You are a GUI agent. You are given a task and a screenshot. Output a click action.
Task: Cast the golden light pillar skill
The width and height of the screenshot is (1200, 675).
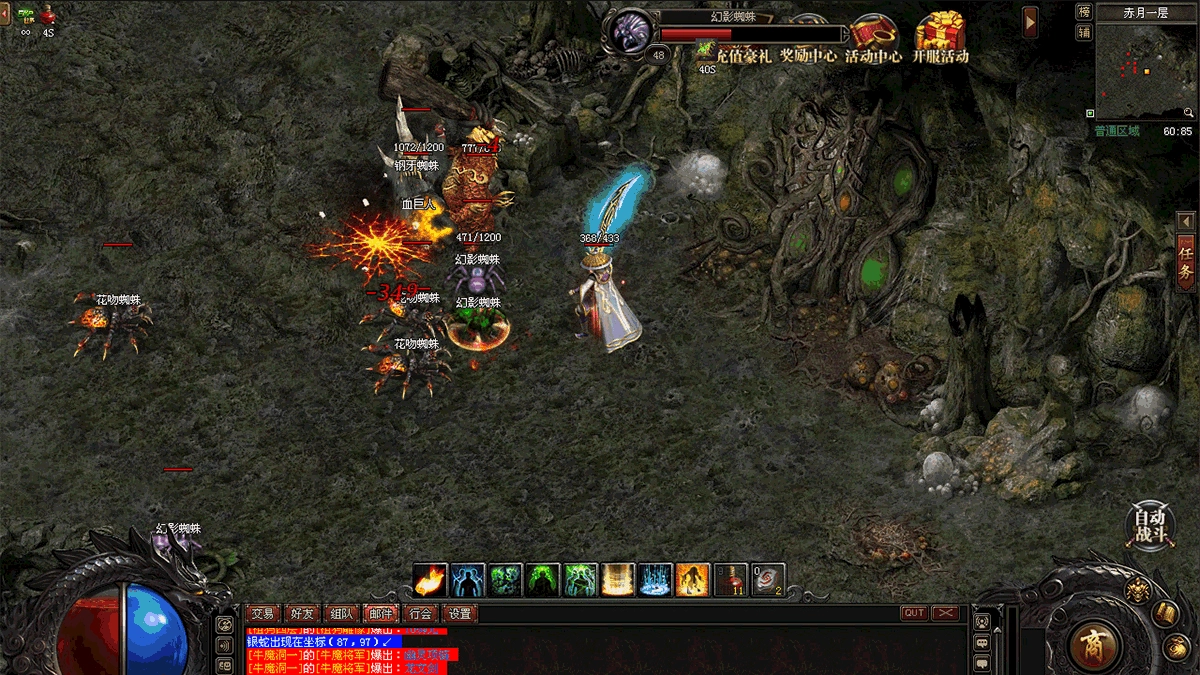(x=618, y=580)
